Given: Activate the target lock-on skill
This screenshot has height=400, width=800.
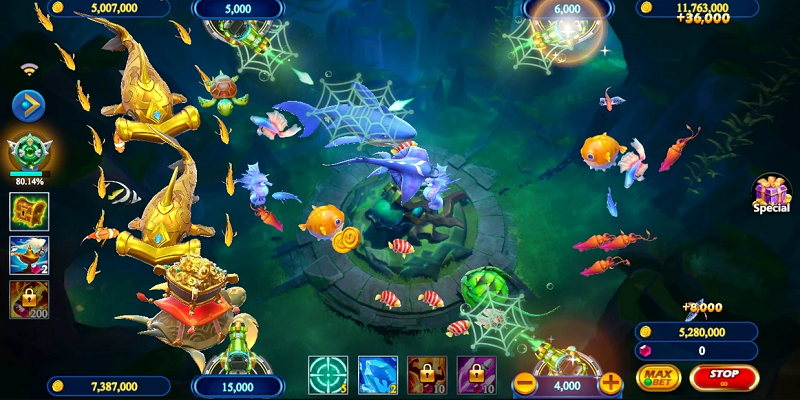Looking at the screenshot, I should pyautogui.click(x=327, y=375).
